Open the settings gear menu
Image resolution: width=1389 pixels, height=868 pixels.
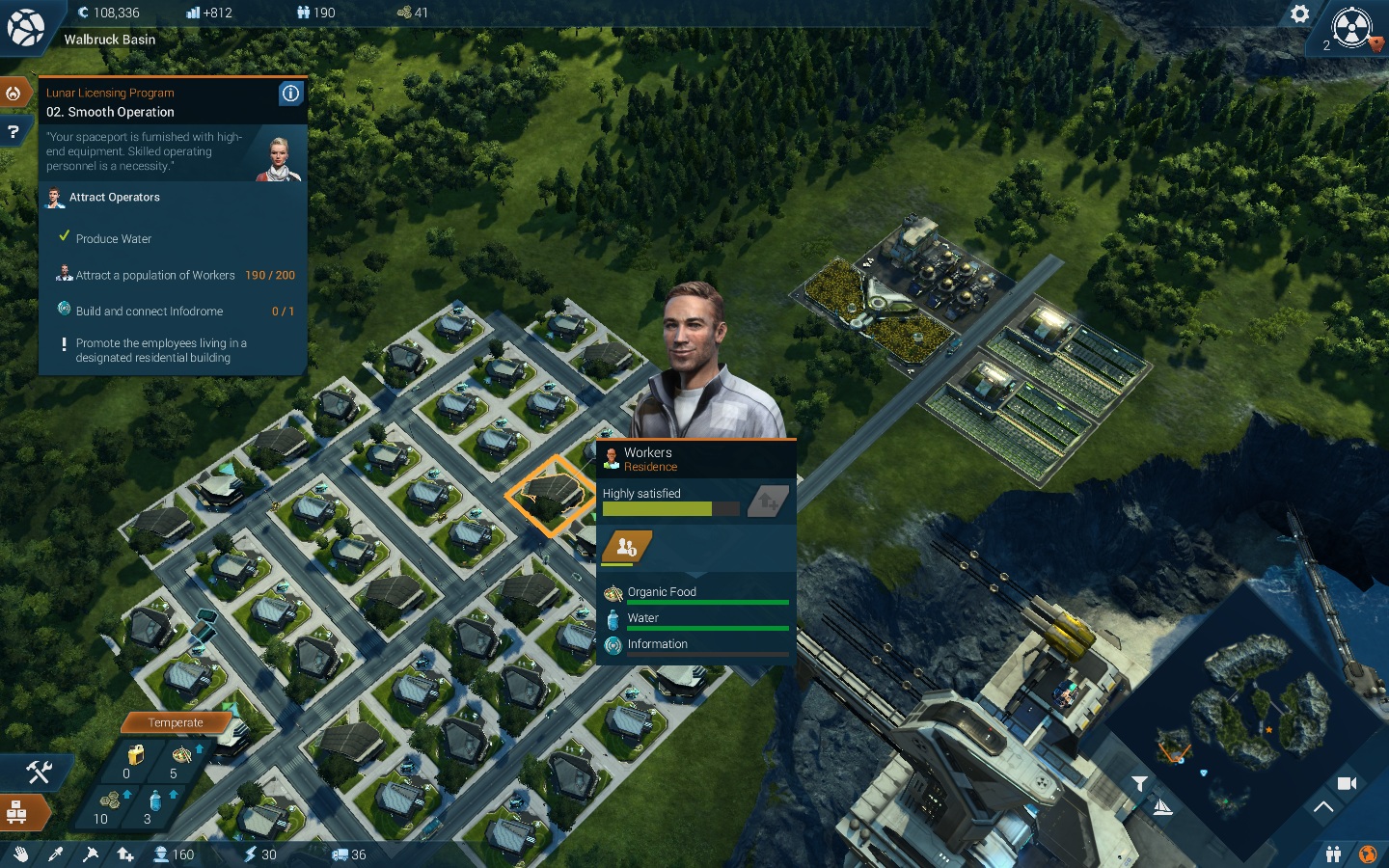[x=1299, y=14]
